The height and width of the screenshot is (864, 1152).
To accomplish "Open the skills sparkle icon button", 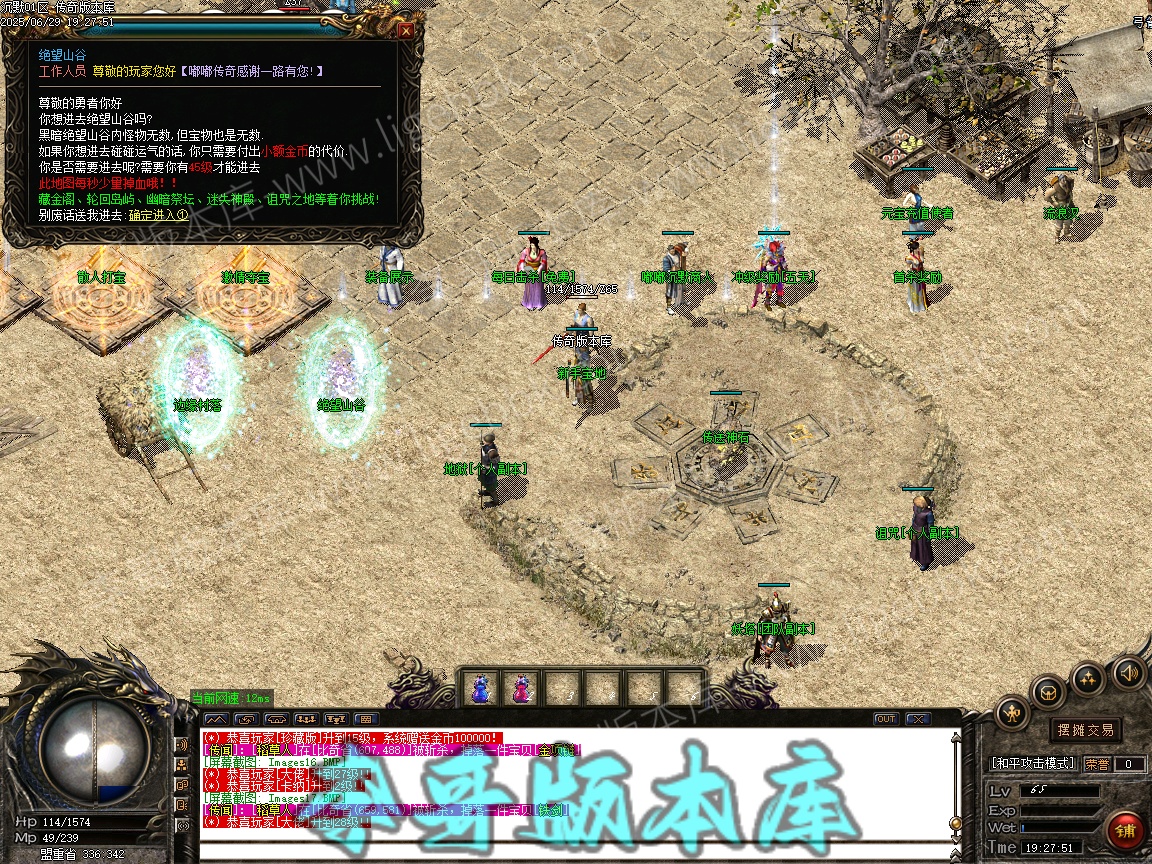I will [x=1088, y=679].
